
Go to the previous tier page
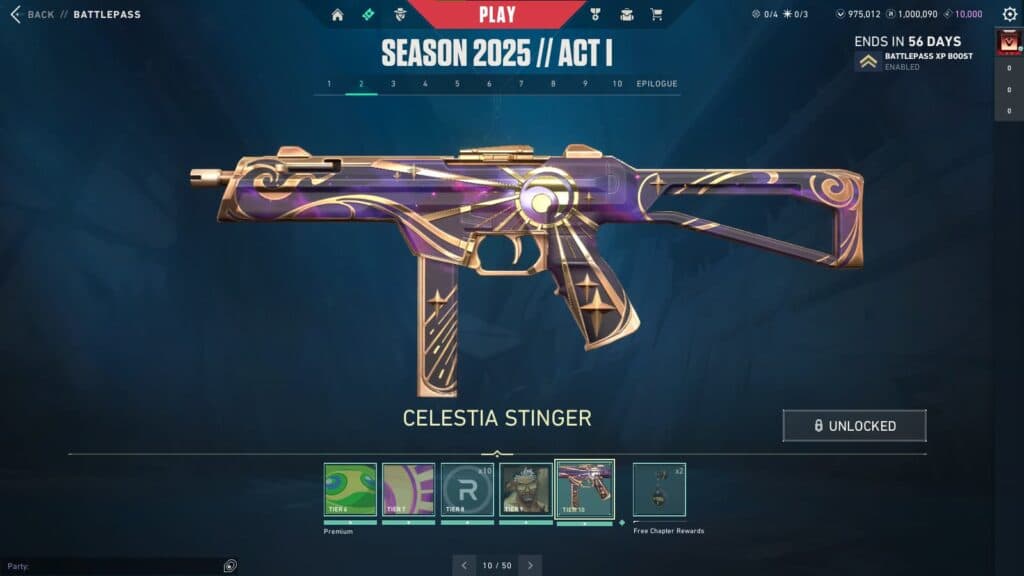tap(464, 565)
